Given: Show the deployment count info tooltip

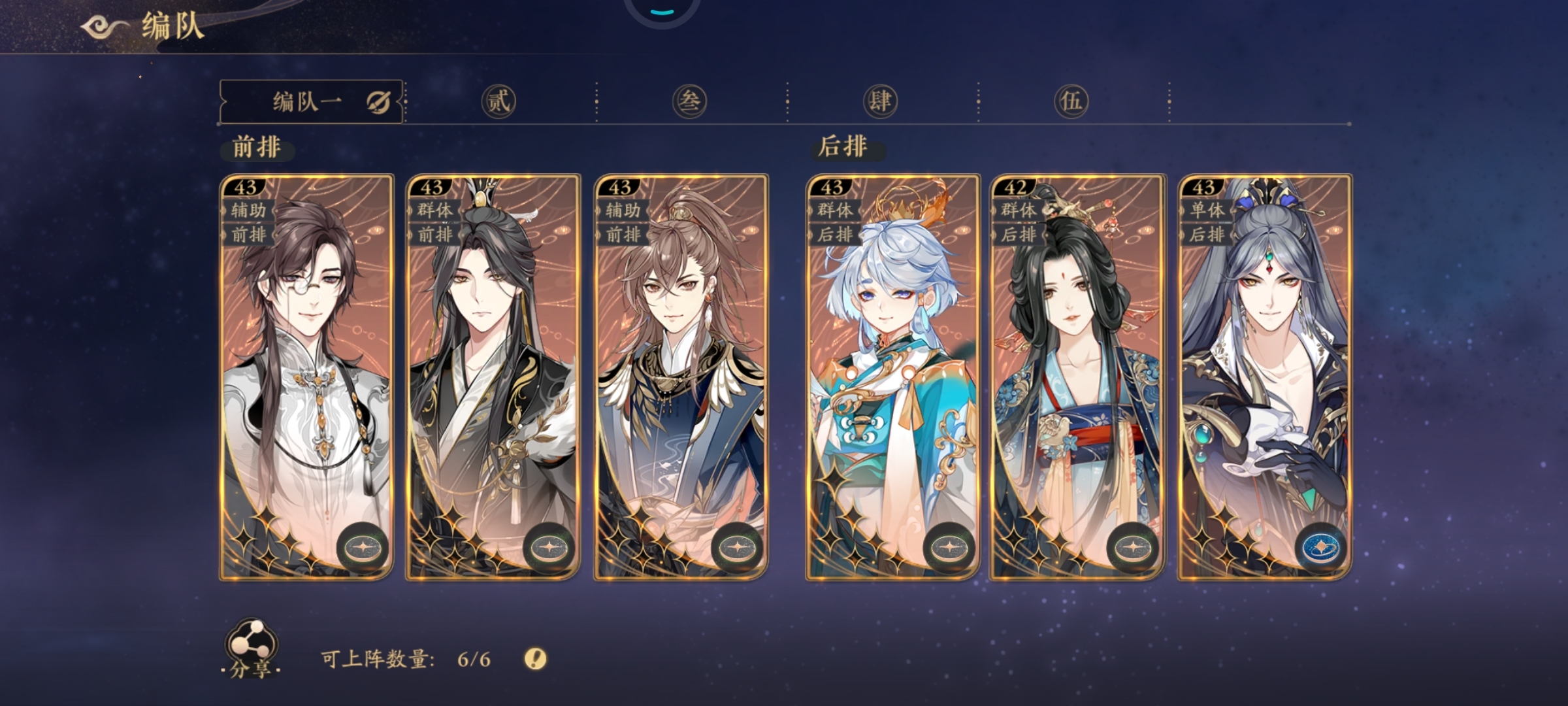Looking at the screenshot, I should pos(536,658).
